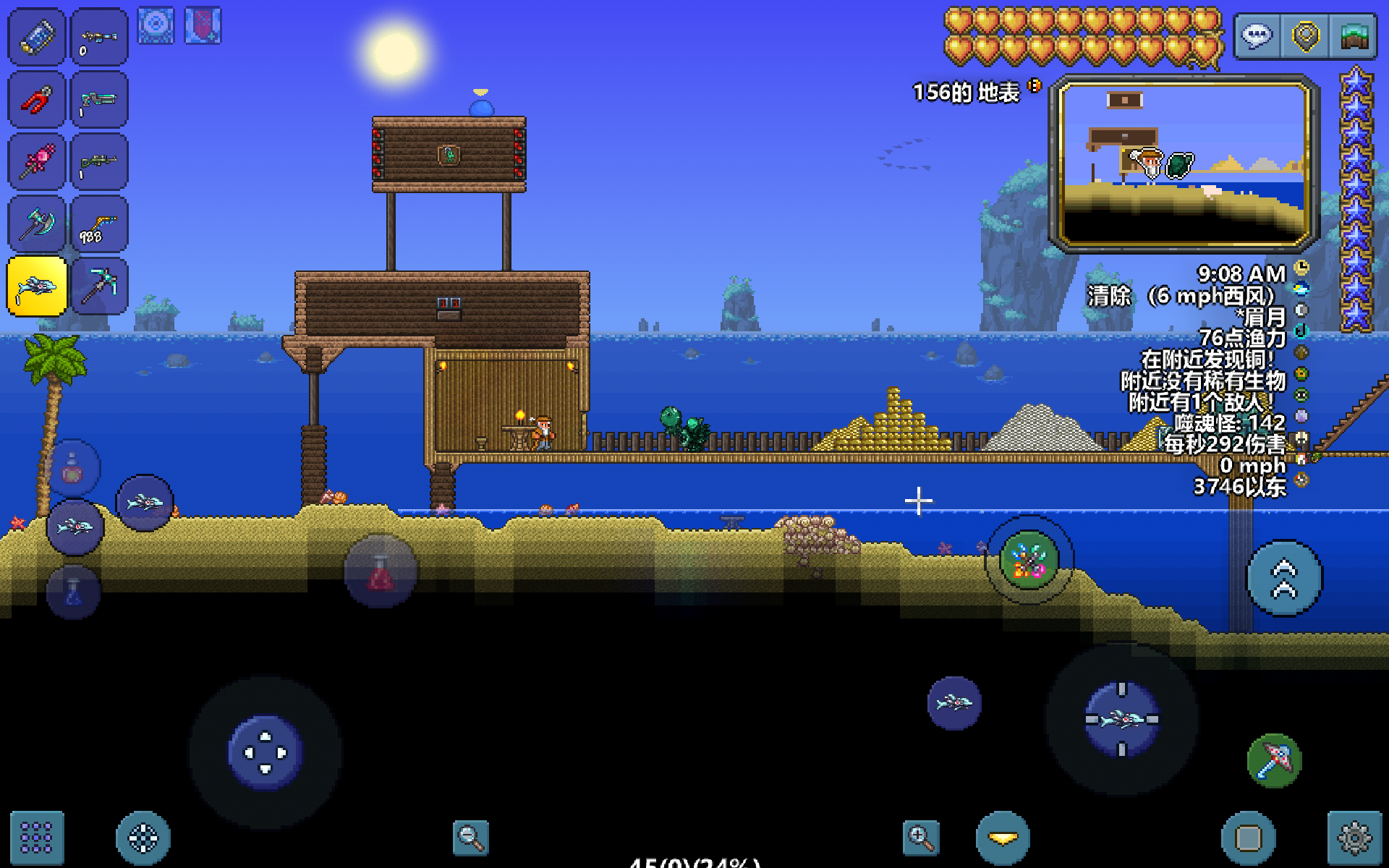Select the red wire cutter hotbar slot
This screenshot has height=868, width=1389.
[x=37, y=100]
